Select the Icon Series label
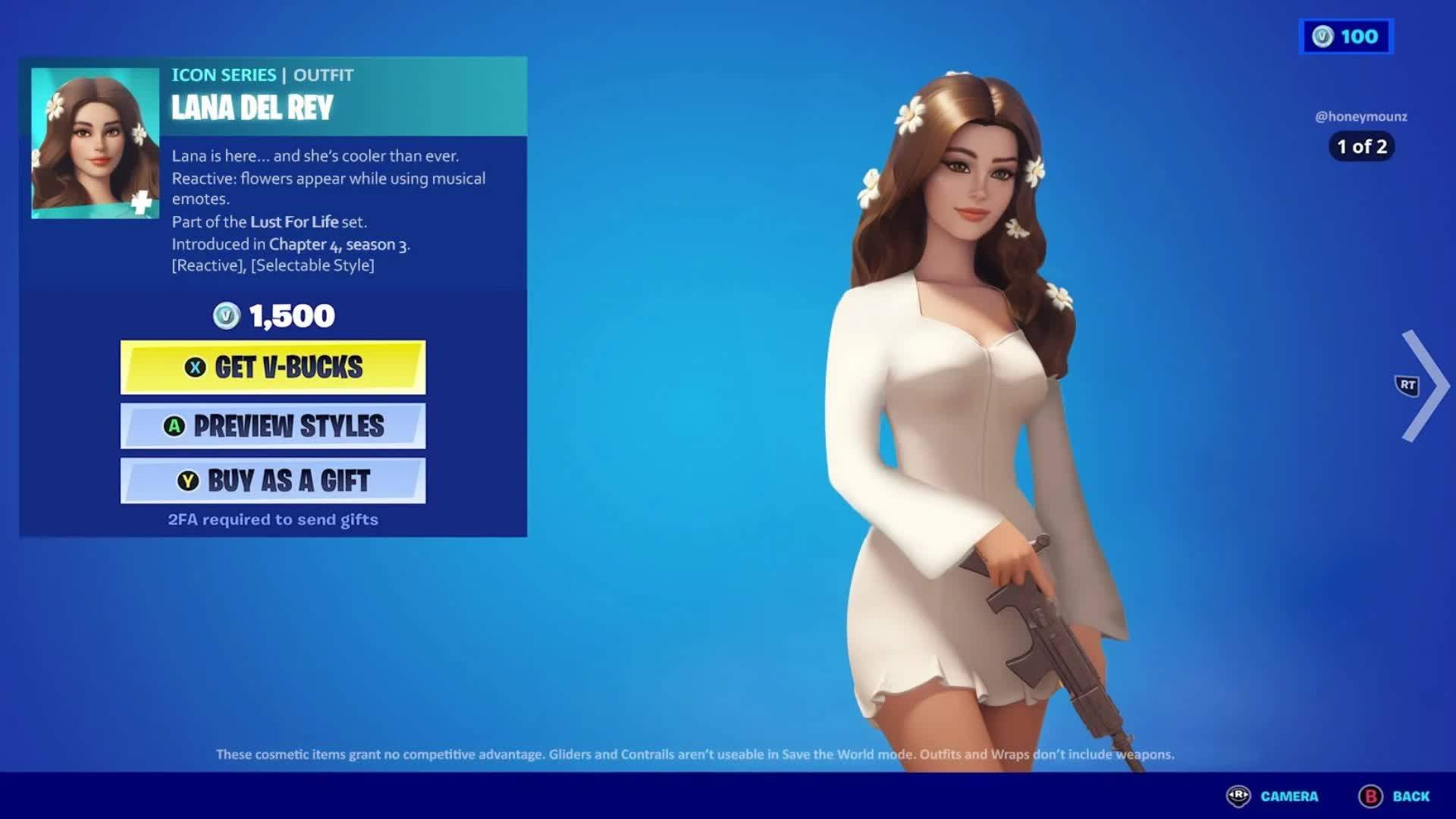Image resolution: width=1456 pixels, height=819 pixels. [x=223, y=75]
